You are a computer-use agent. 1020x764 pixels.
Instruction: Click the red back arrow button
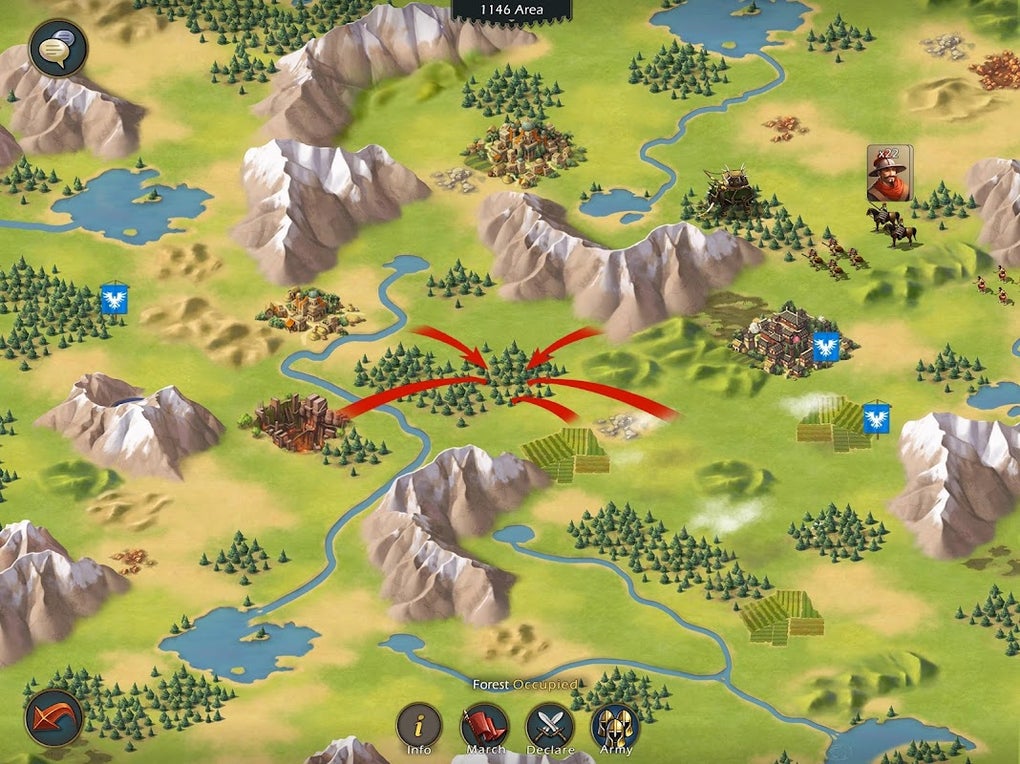tap(54, 717)
